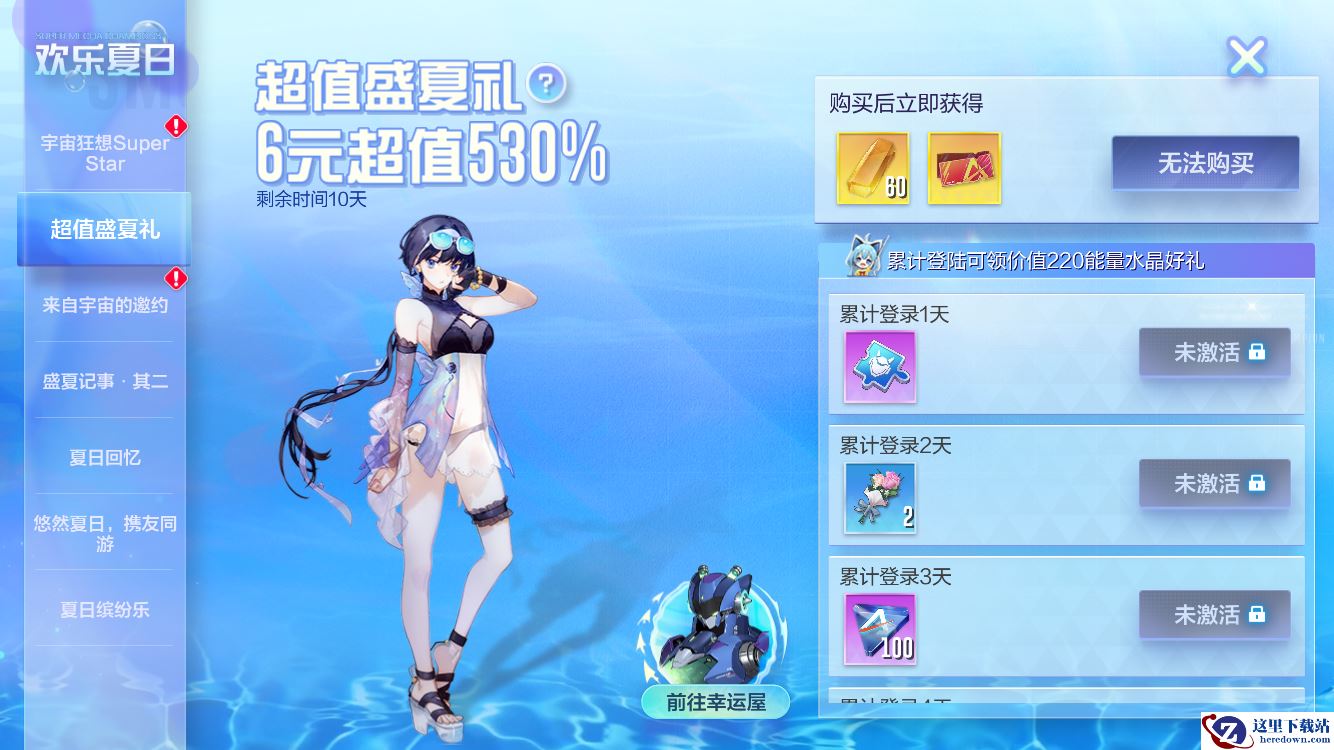Viewport: 1334px width, 750px height.
Task: Go to the 夏日回忆 tab
Action: point(104,457)
